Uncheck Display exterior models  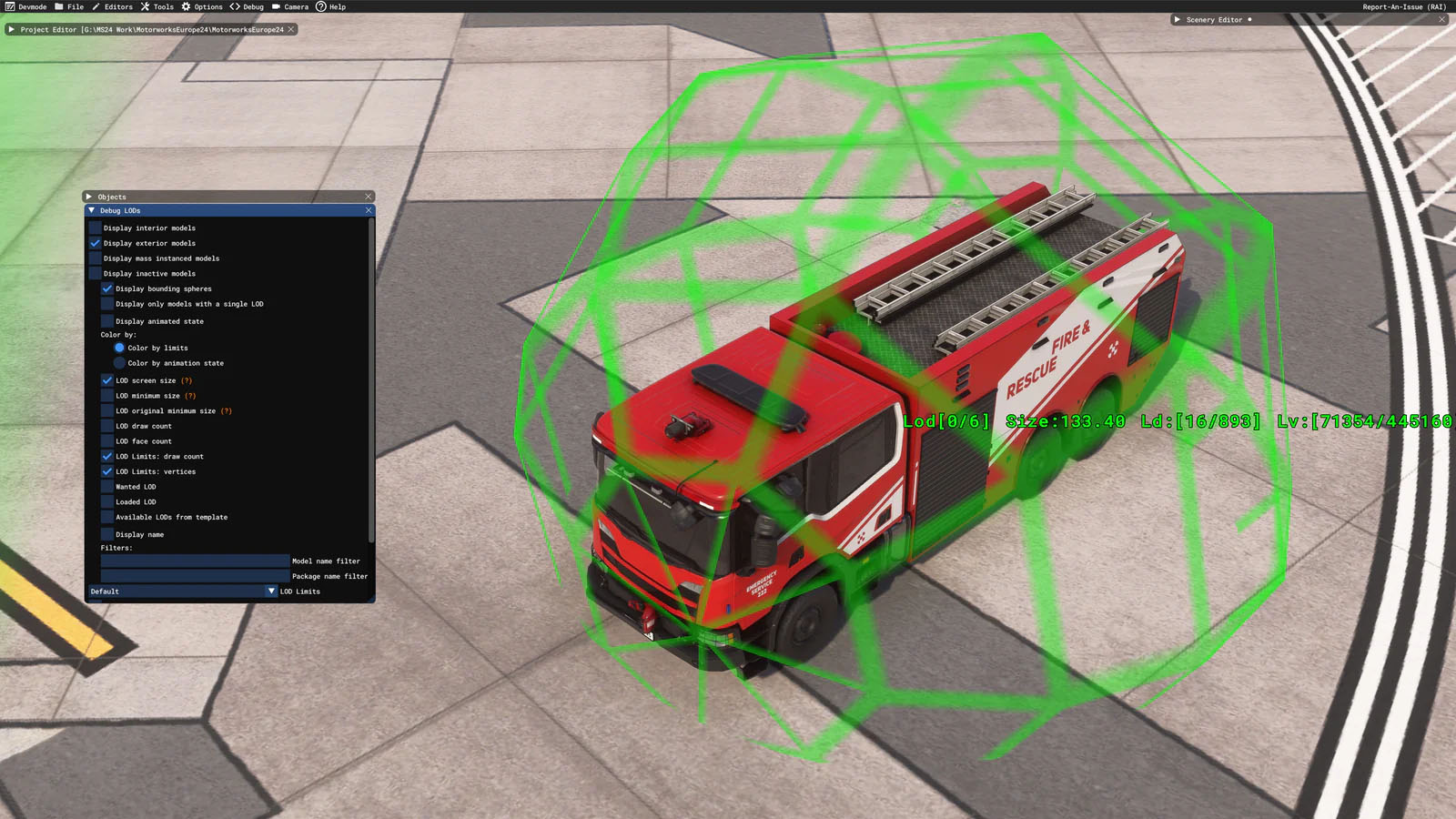[x=96, y=243]
